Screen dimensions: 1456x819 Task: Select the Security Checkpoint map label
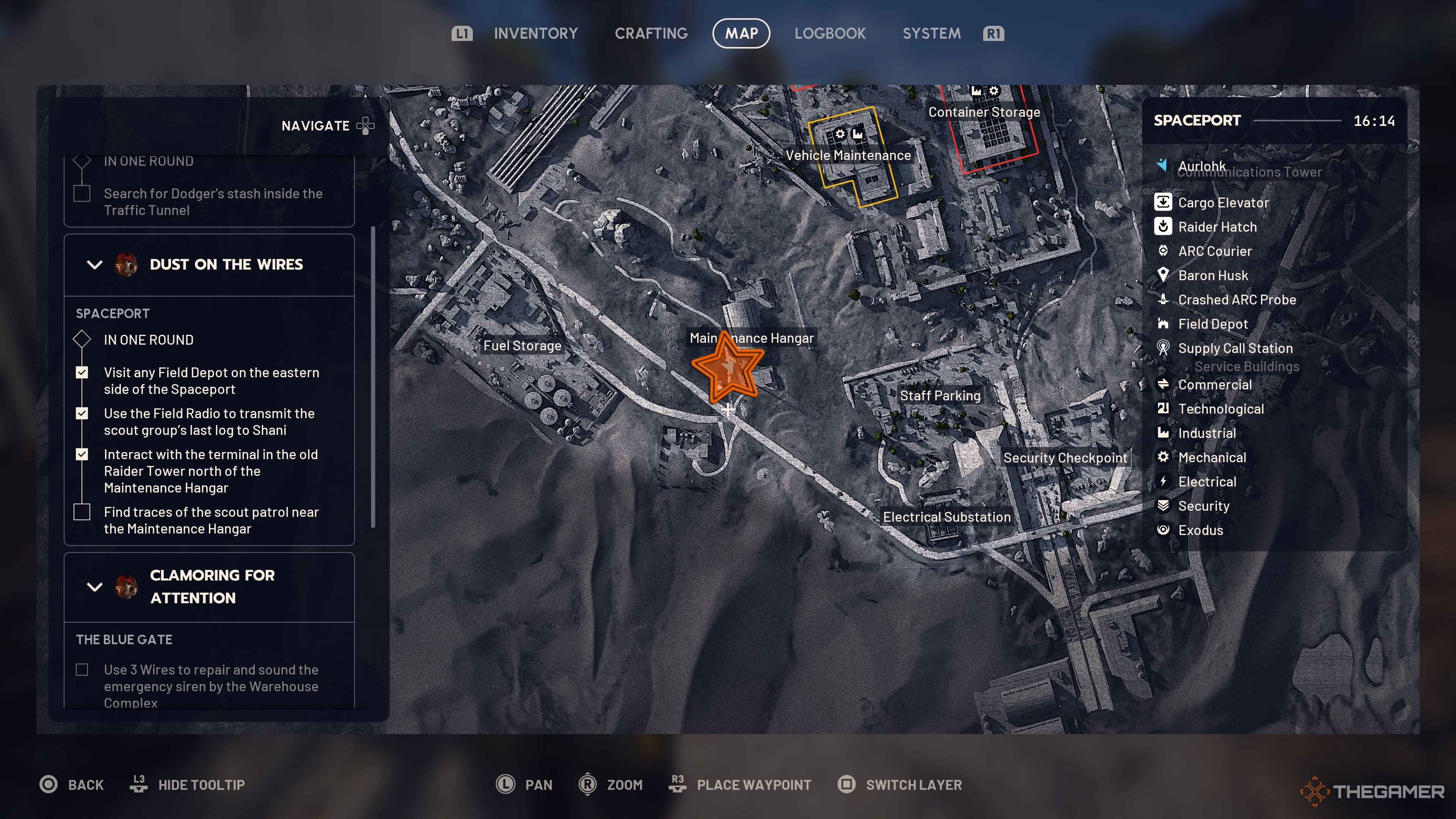[x=1065, y=458]
